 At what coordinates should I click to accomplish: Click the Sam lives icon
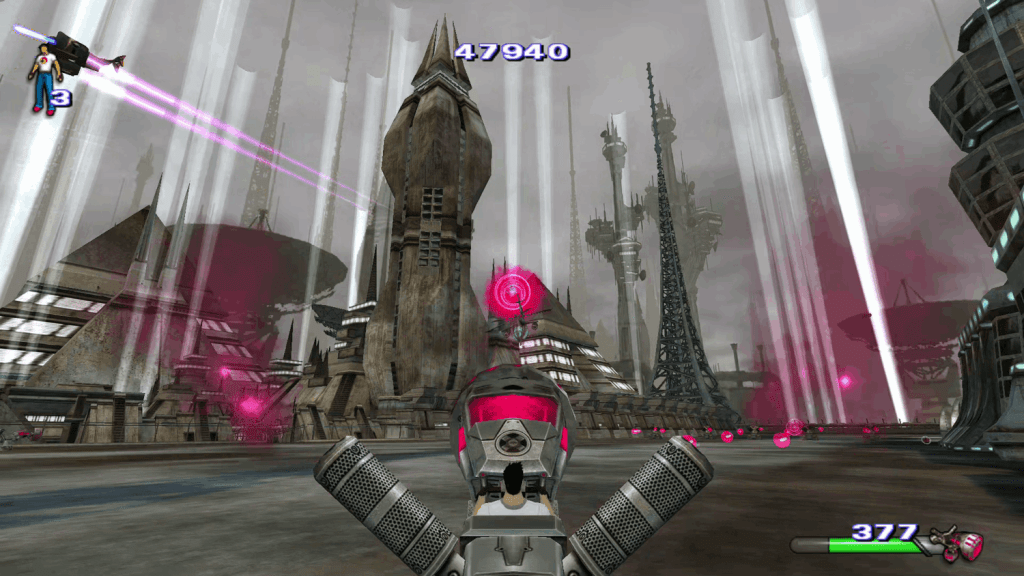click(x=44, y=77)
